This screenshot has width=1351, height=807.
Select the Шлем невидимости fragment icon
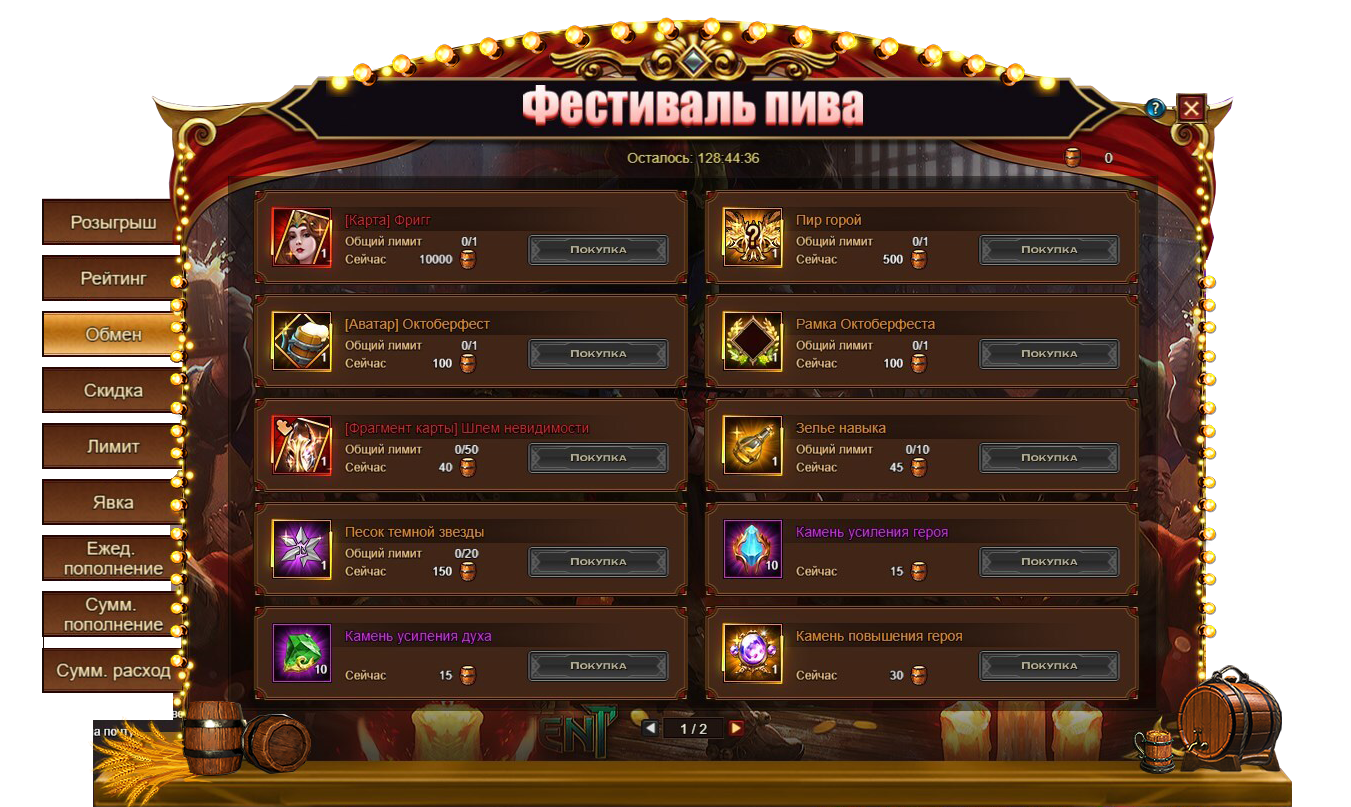click(x=302, y=445)
